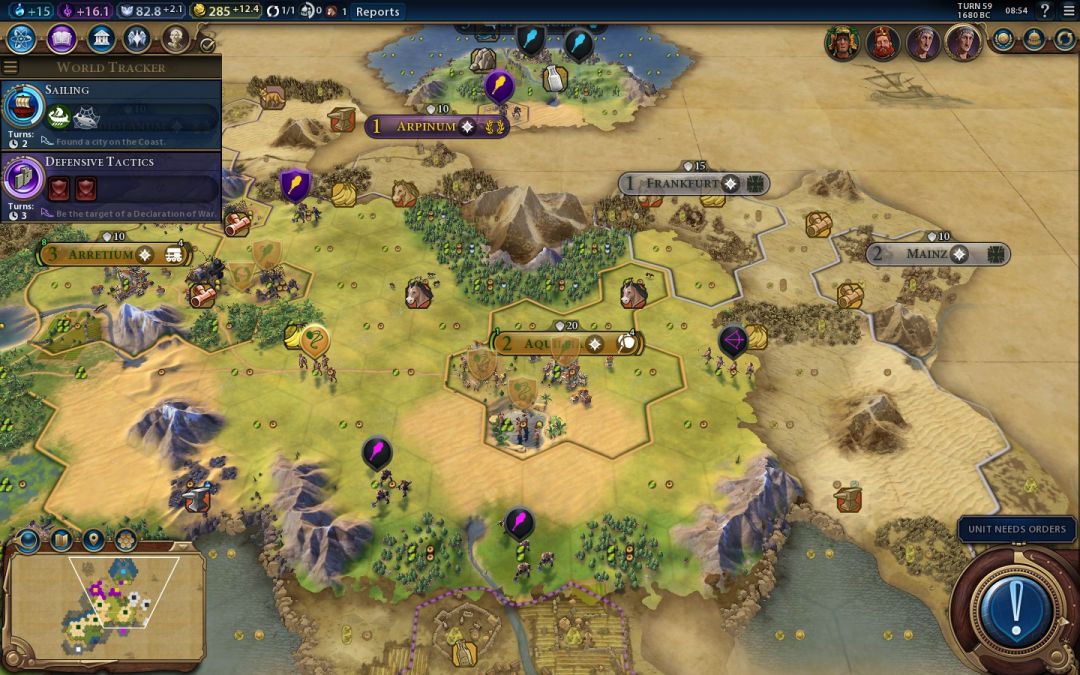Image resolution: width=1080 pixels, height=675 pixels.
Task: Click the Arretium city banner
Action: (x=110, y=255)
